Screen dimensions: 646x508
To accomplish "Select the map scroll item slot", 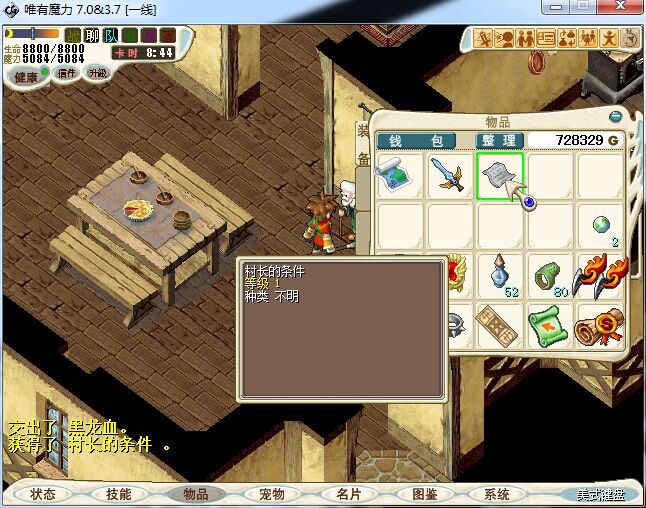I will pos(399,176).
